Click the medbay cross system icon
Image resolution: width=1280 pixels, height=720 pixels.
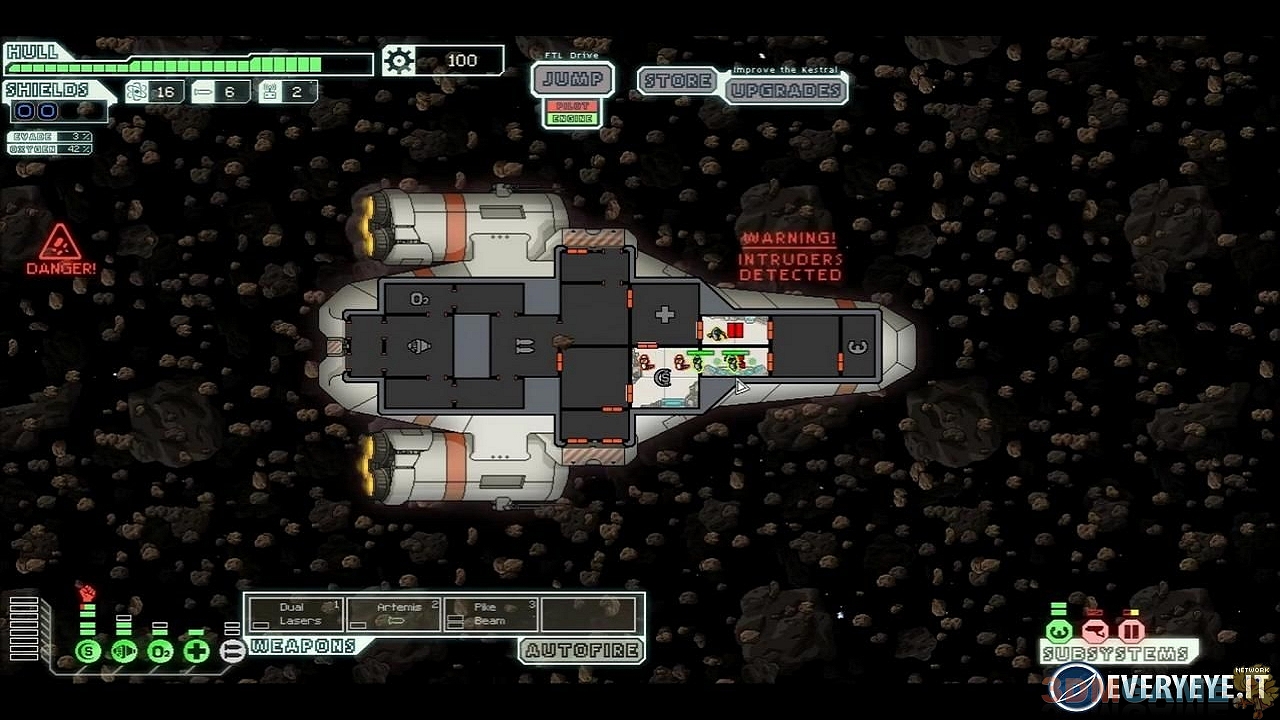196,652
